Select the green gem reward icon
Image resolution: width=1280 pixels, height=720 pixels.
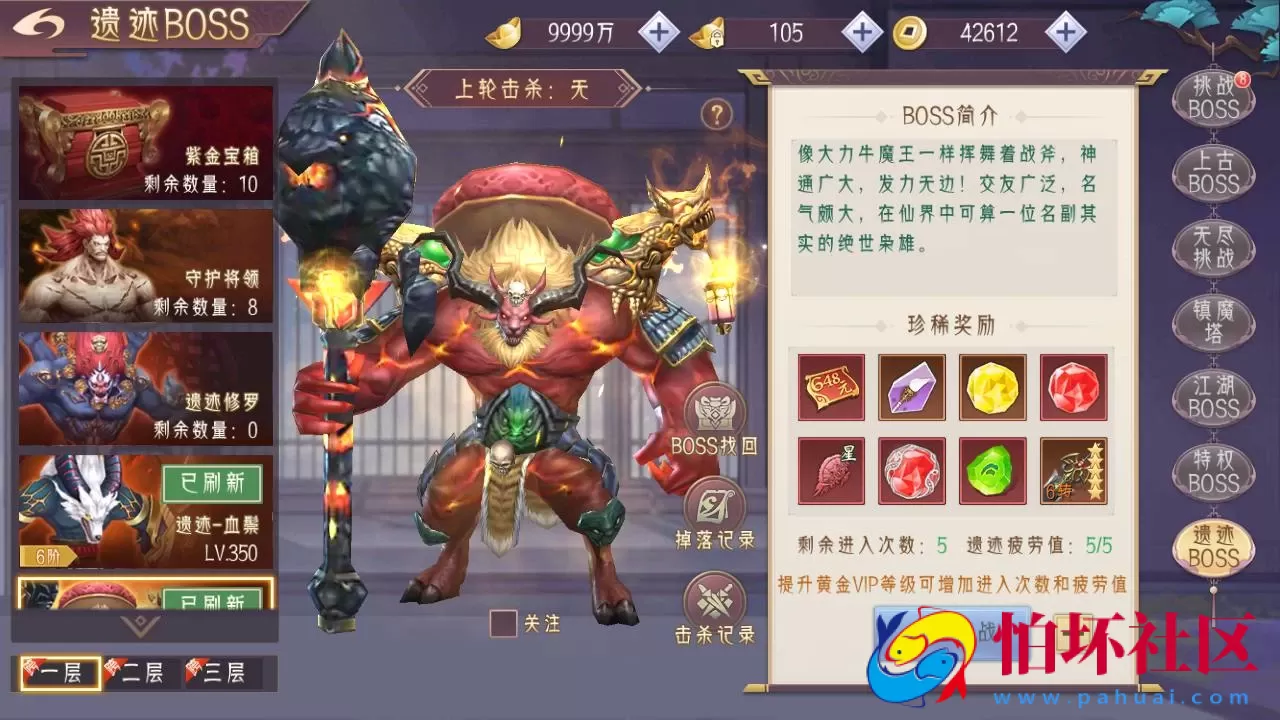point(993,470)
